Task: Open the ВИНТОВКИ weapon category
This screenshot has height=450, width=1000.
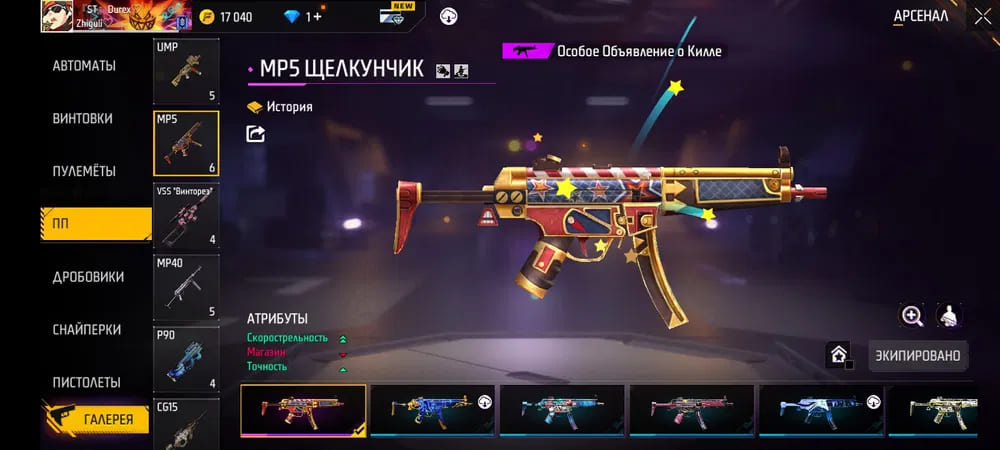Action: 82,119
